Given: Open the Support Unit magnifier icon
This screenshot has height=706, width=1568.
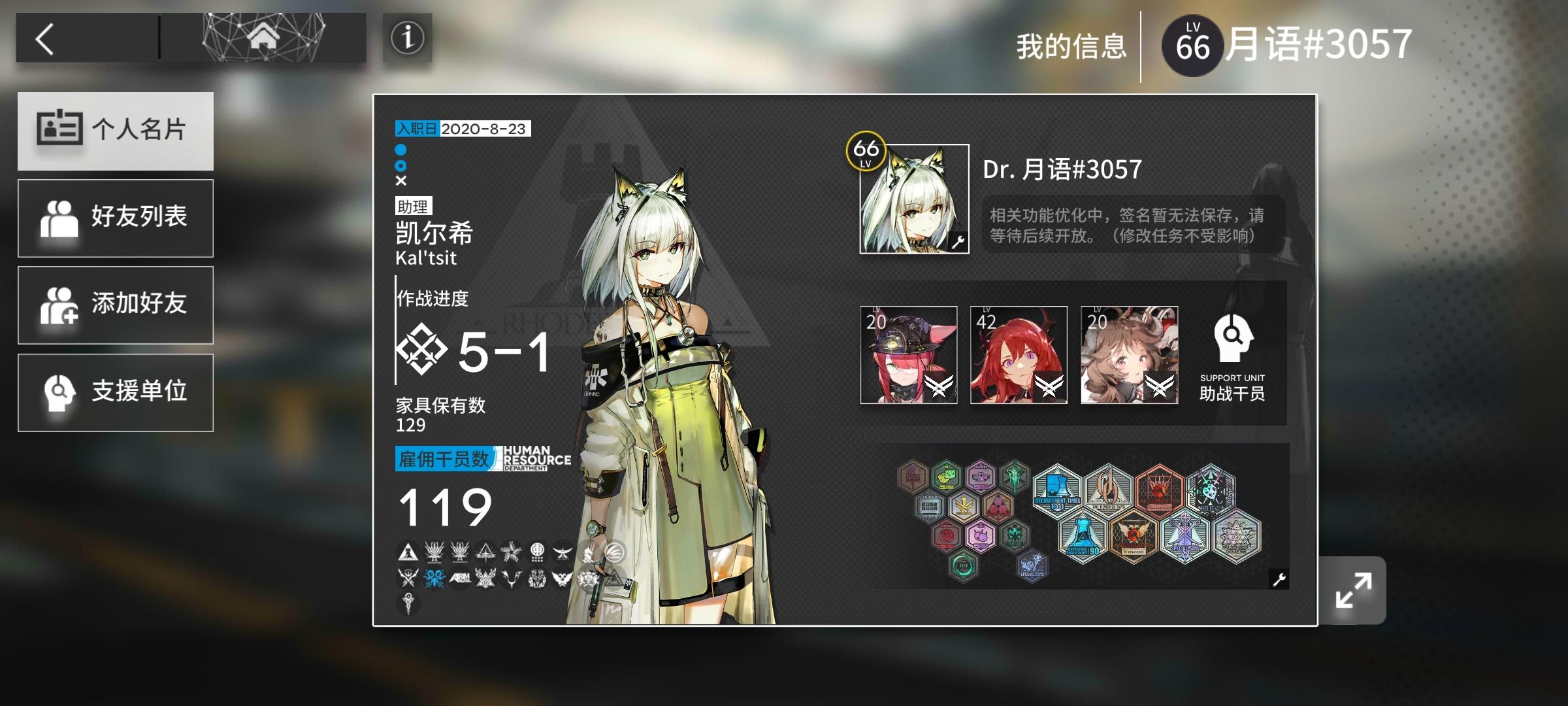Looking at the screenshot, I should tap(1233, 342).
